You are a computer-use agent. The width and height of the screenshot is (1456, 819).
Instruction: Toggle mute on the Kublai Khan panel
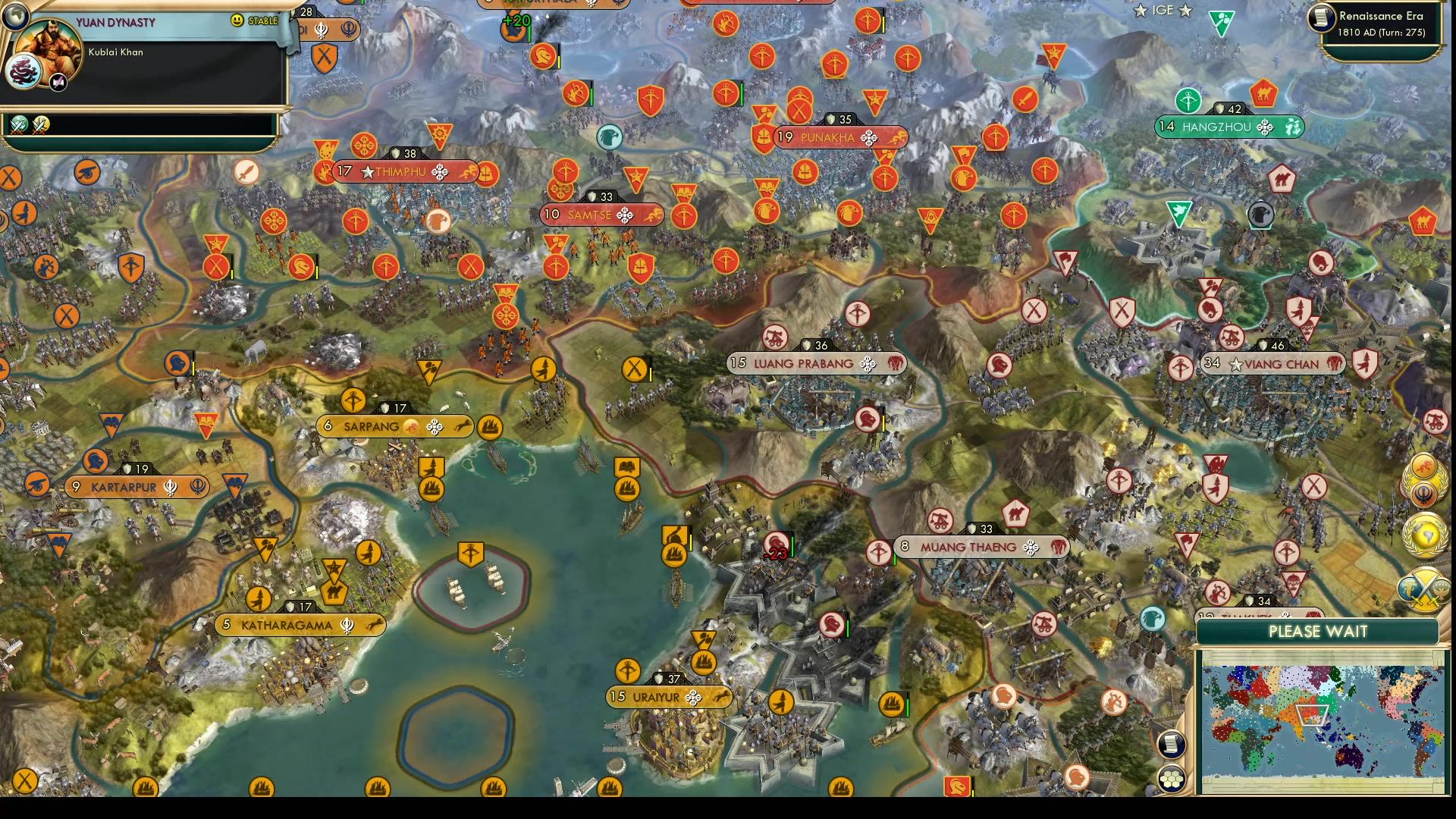(x=58, y=82)
